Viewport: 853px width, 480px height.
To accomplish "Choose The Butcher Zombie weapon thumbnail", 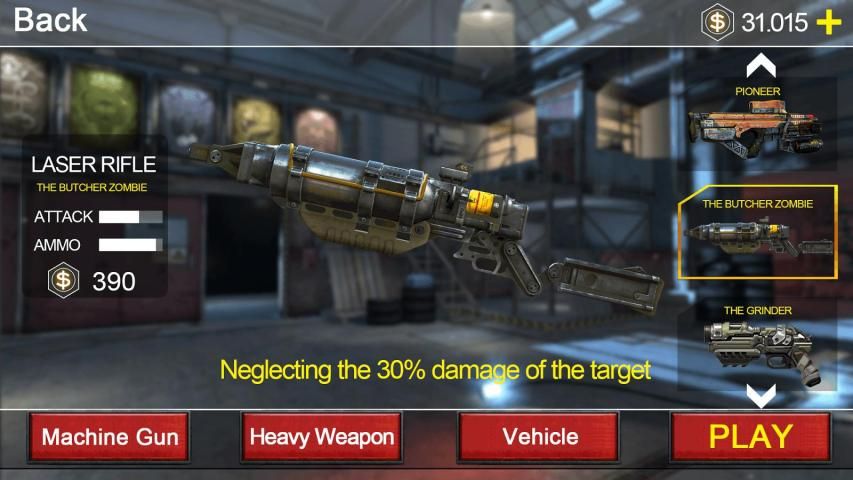I will (757, 234).
